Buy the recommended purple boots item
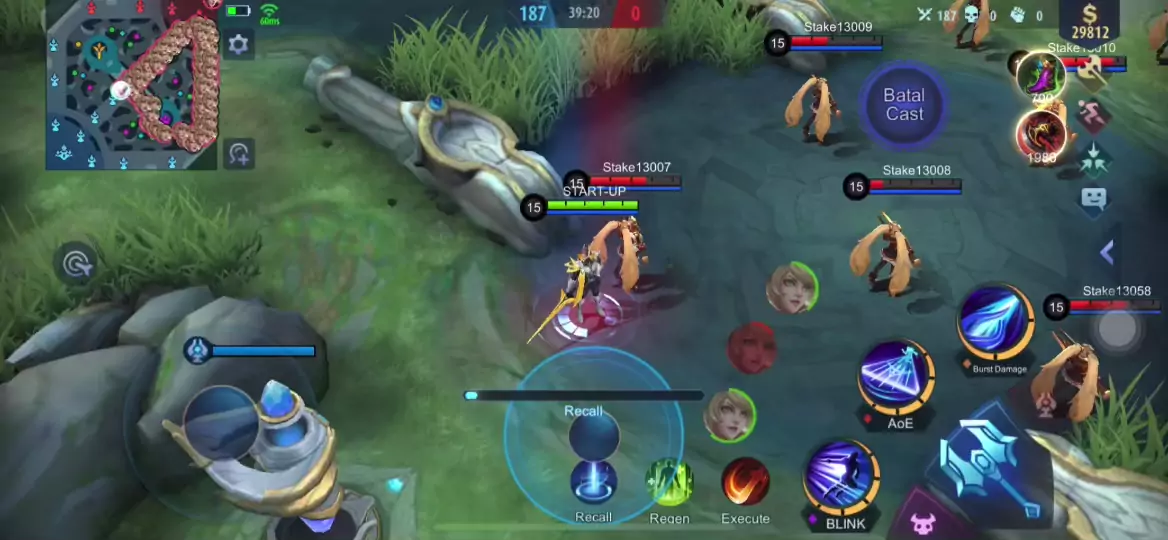The height and width of the screenshot is (540, 1168). click(x=1040, y=75)
